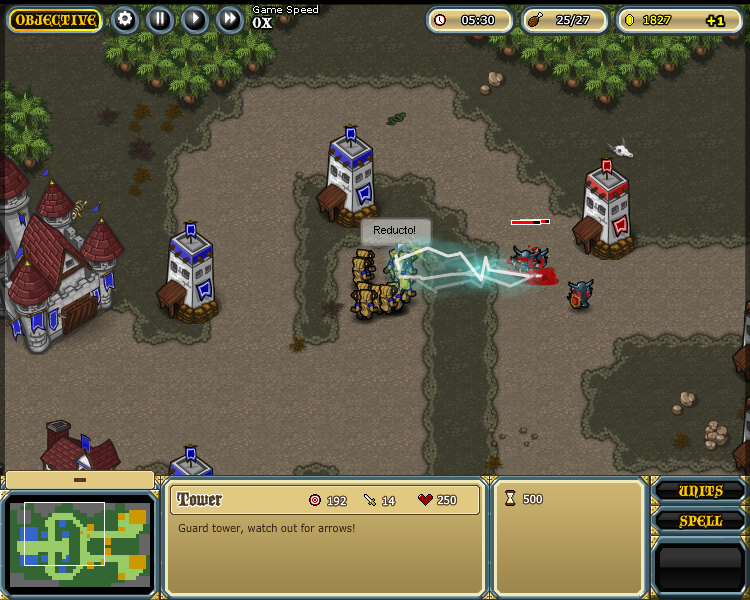Open the gear settings menu
The height and width of the screenshot is (600, 750).
[x=125, y=19]
